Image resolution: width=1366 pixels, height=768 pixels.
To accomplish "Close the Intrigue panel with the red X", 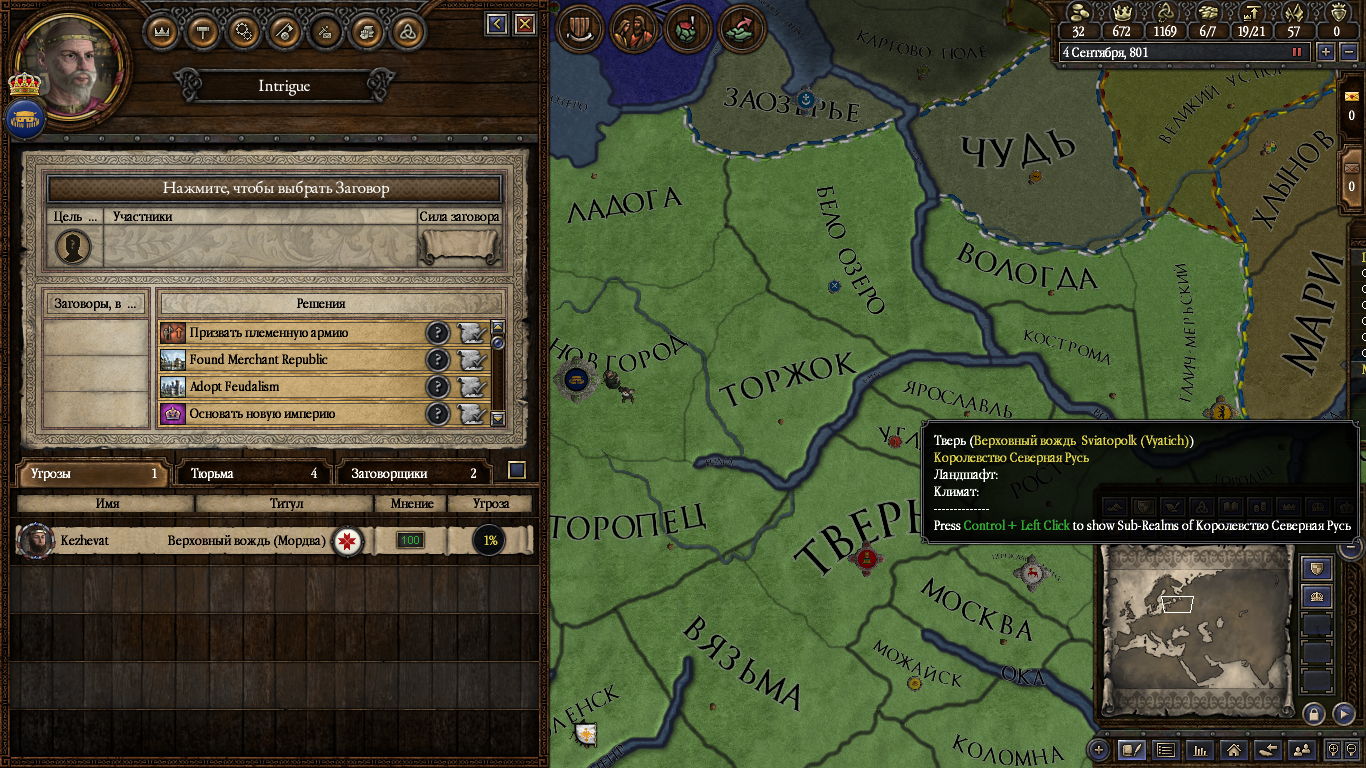I will [524, 24].
